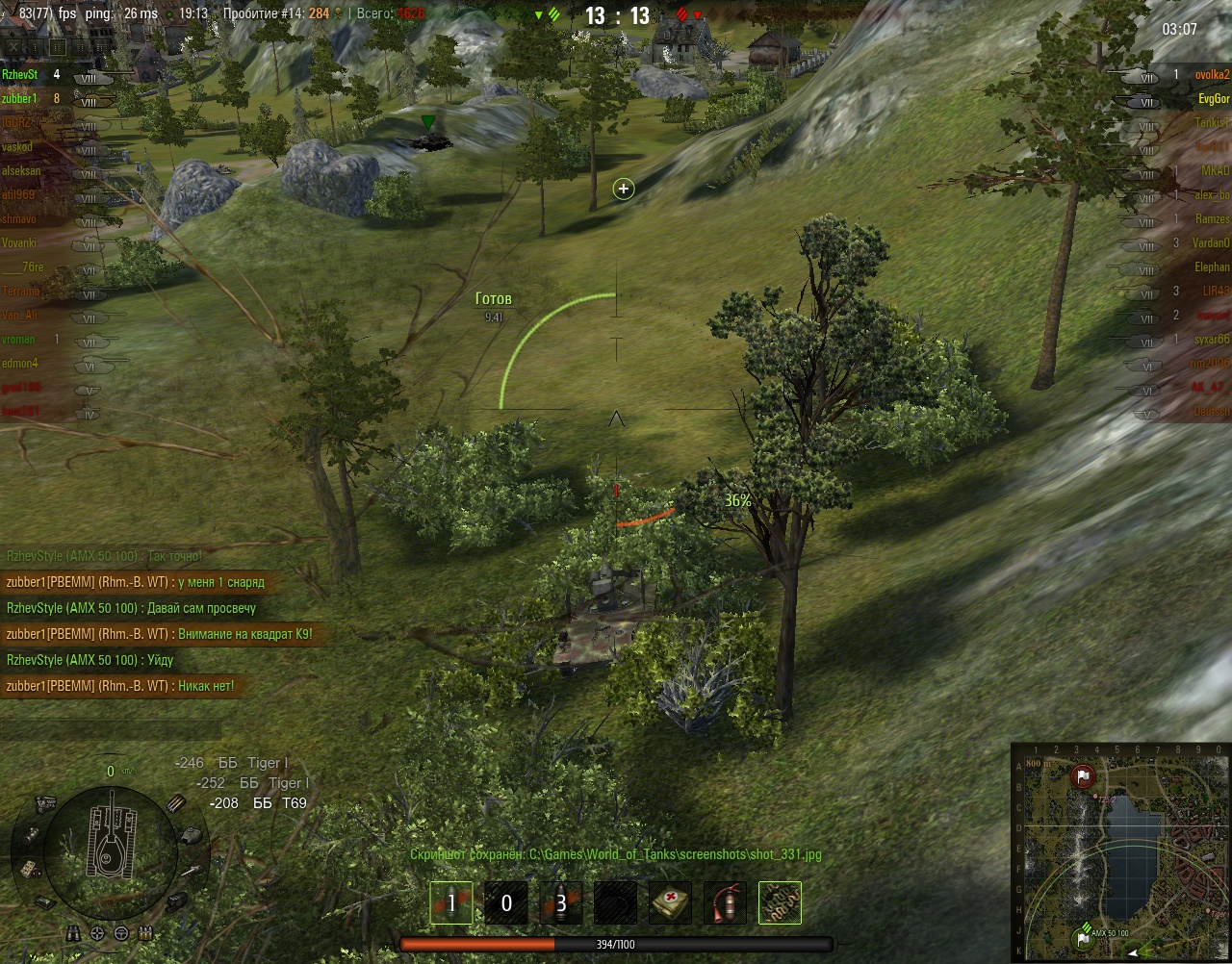Click the binoculars icon below the damage panel
The width and height of the screenshot is (1232, 964).
point(75,933)
